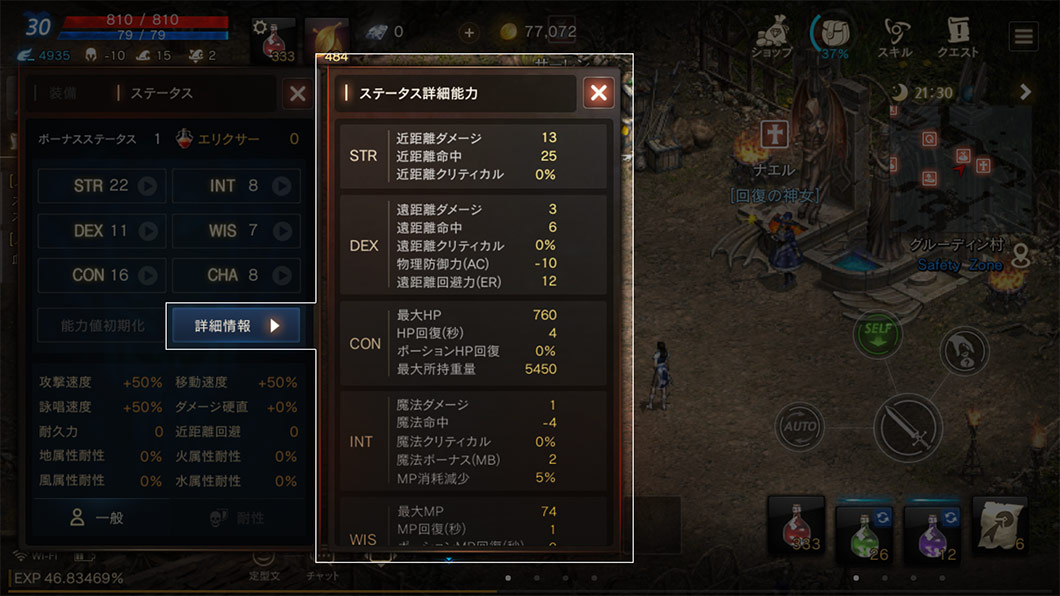Screen dimensions: 1060x596
Task: Add a point to CON
Action: (148, 275)
